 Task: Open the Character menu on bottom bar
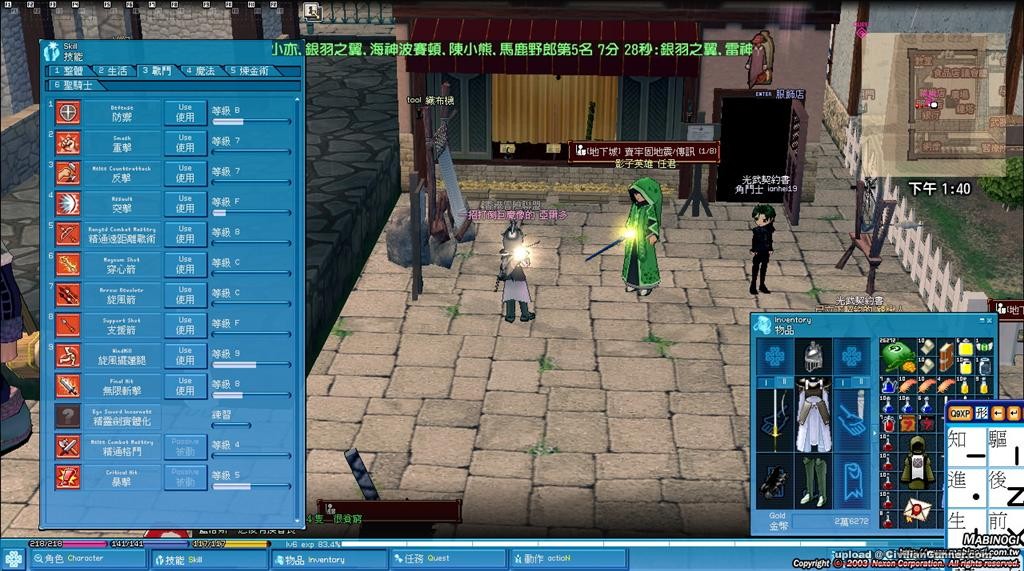75,559
